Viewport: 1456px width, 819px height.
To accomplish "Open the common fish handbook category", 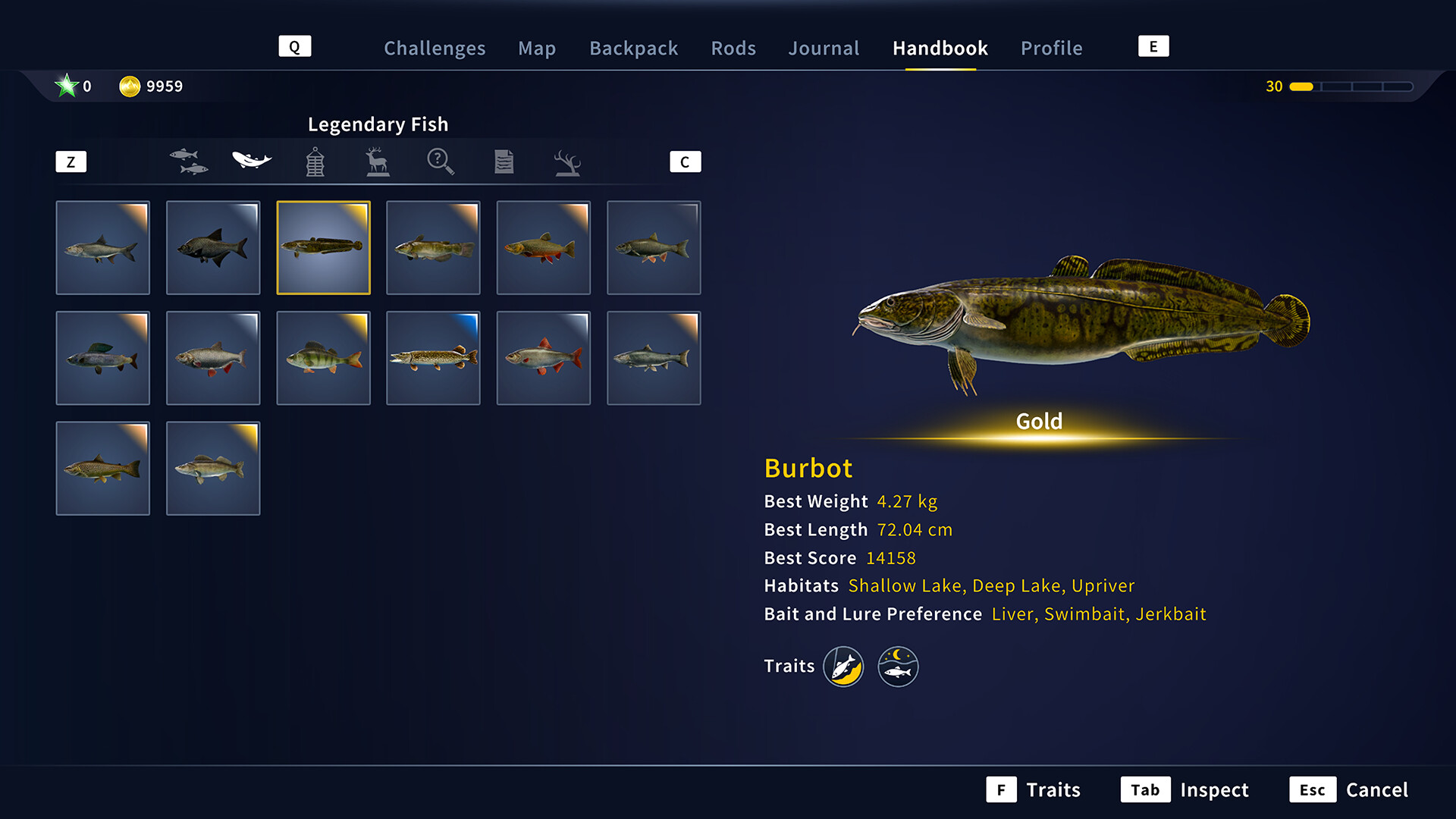I will pos(189,162).
